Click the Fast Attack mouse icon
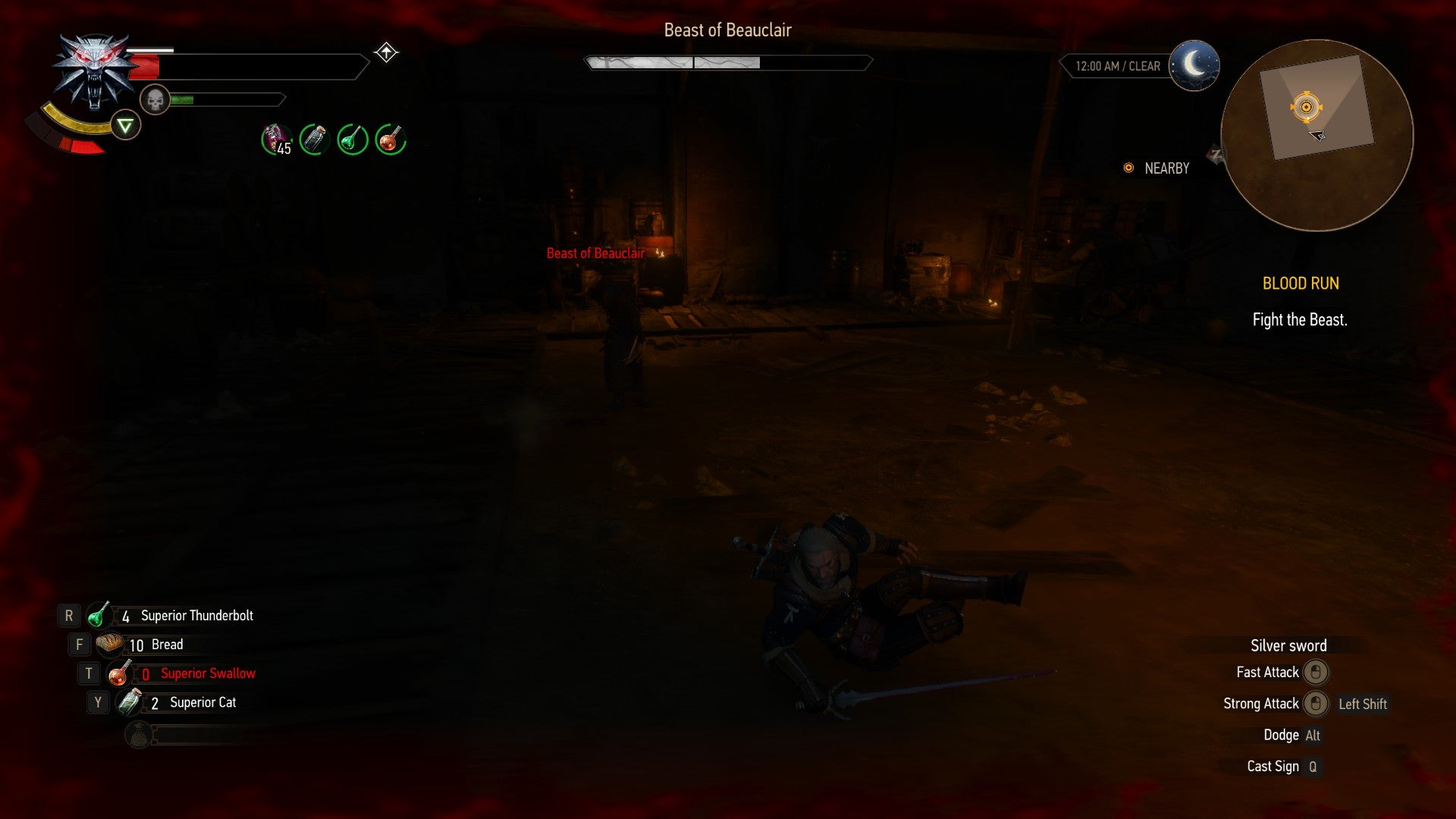 [x=1317, y=673]
